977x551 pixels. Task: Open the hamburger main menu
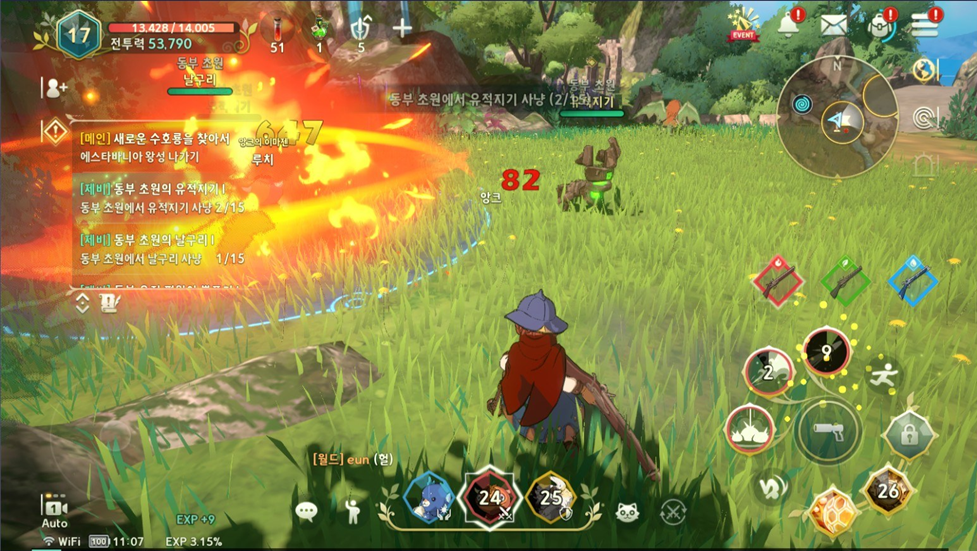924,26
